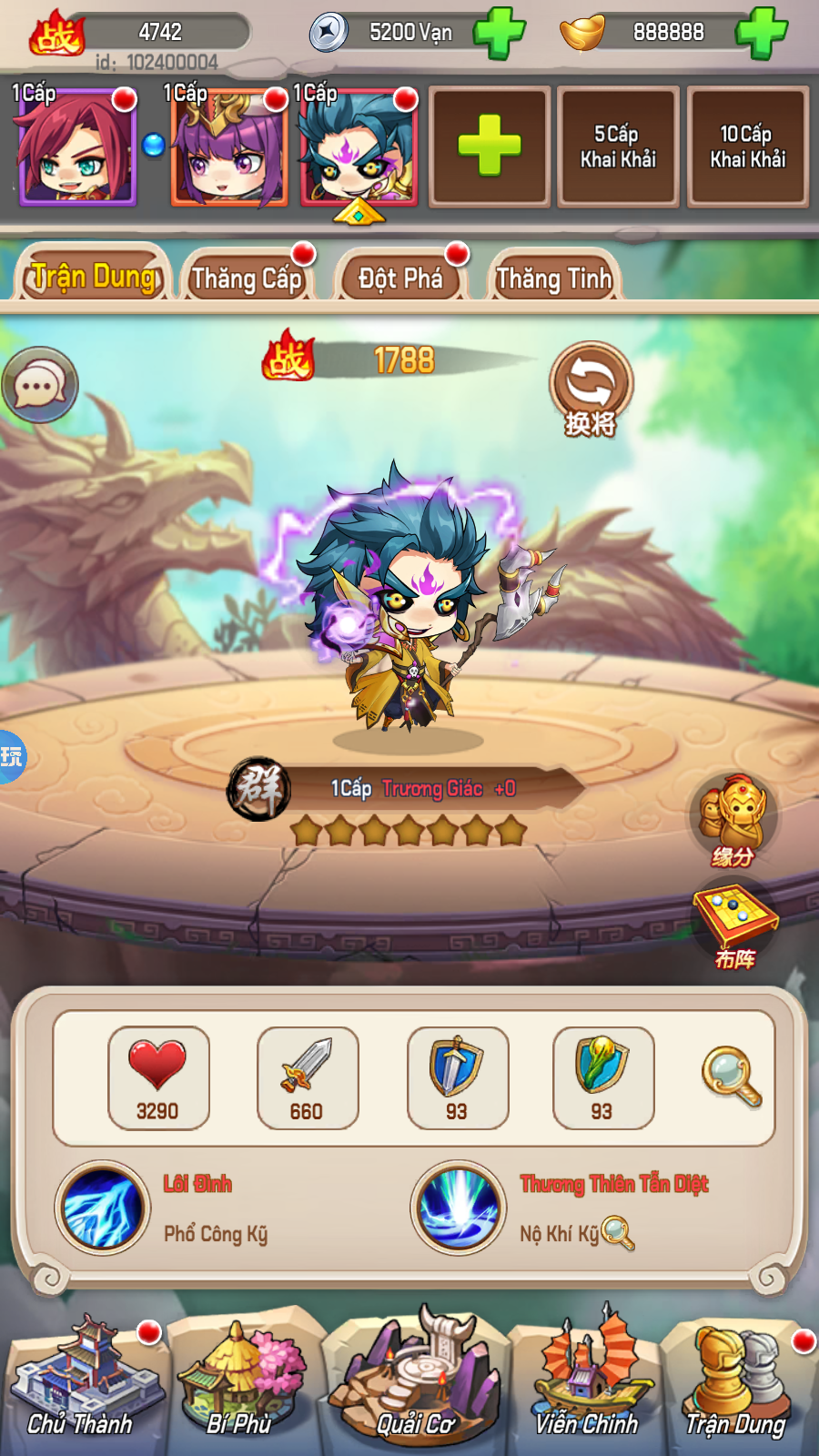Add more silver coins with the plus button
The image size is (819, 1456).
[499, 33]
